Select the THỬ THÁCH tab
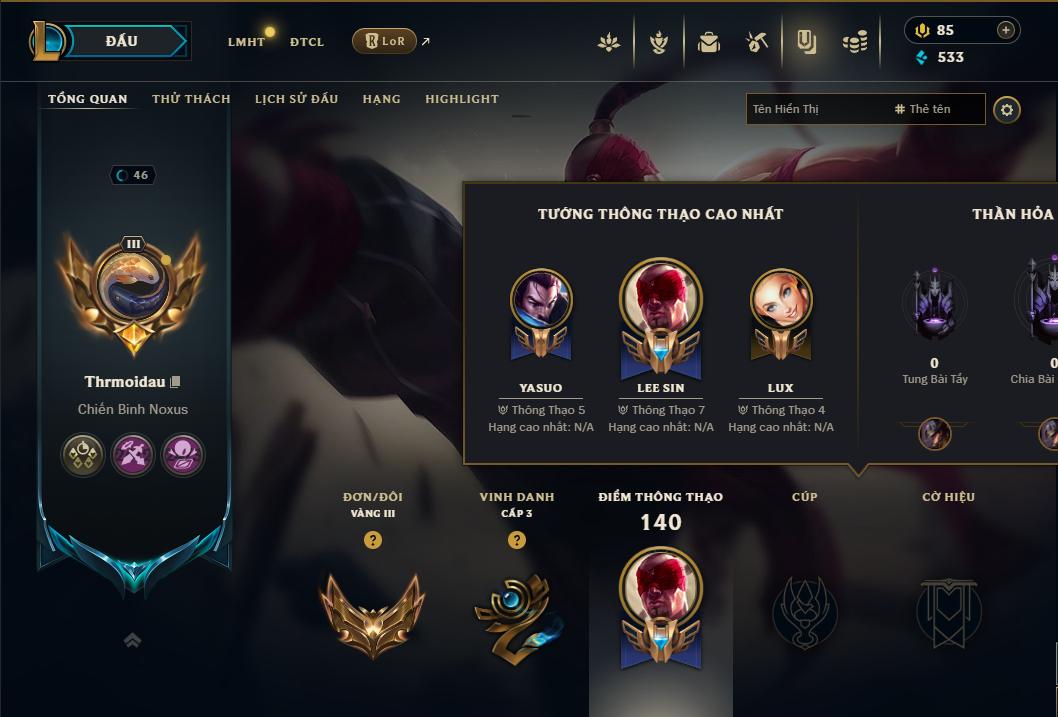Image resolution: width=1058 pixels, height=717 pixels. point(191,99)
